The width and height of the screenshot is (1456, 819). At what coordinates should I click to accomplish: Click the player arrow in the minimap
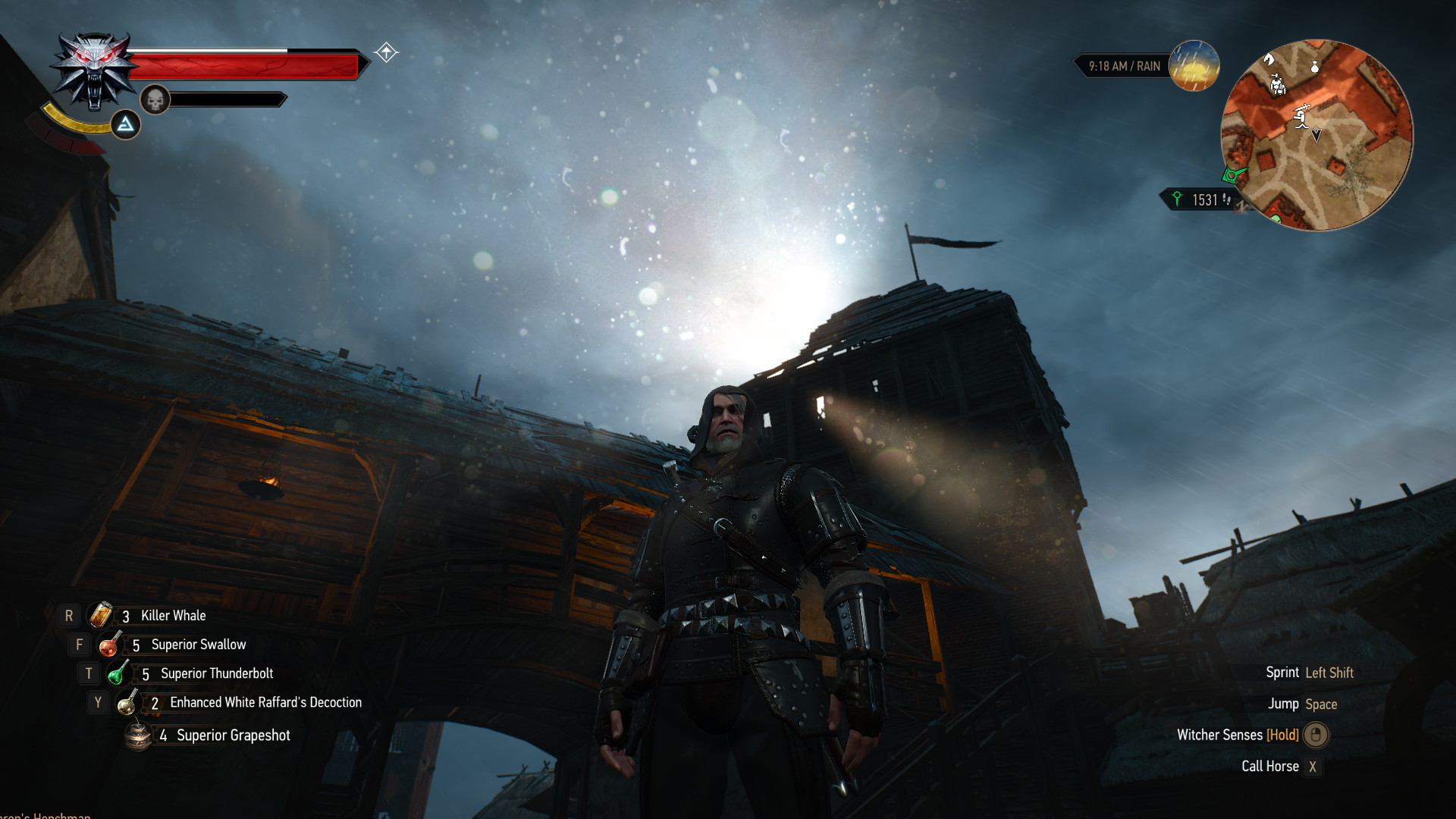(1316, 134)
